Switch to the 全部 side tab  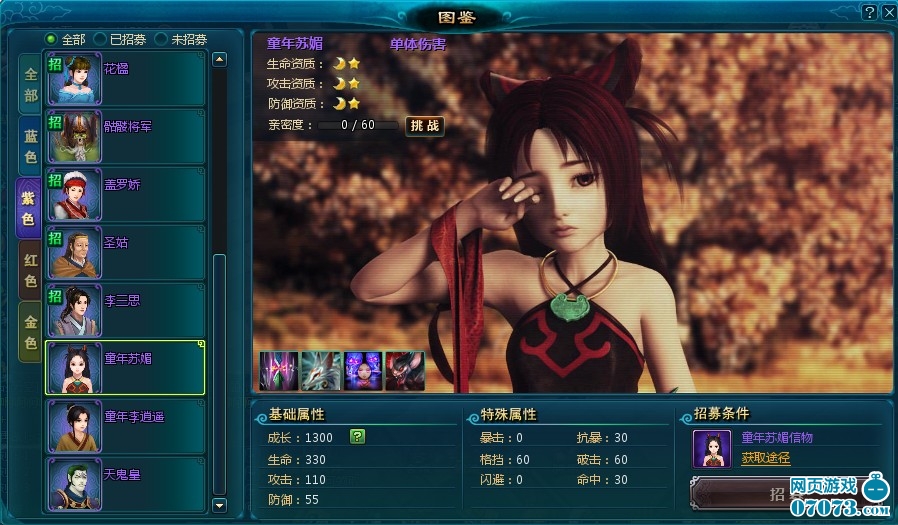click(x=30, y=85)
